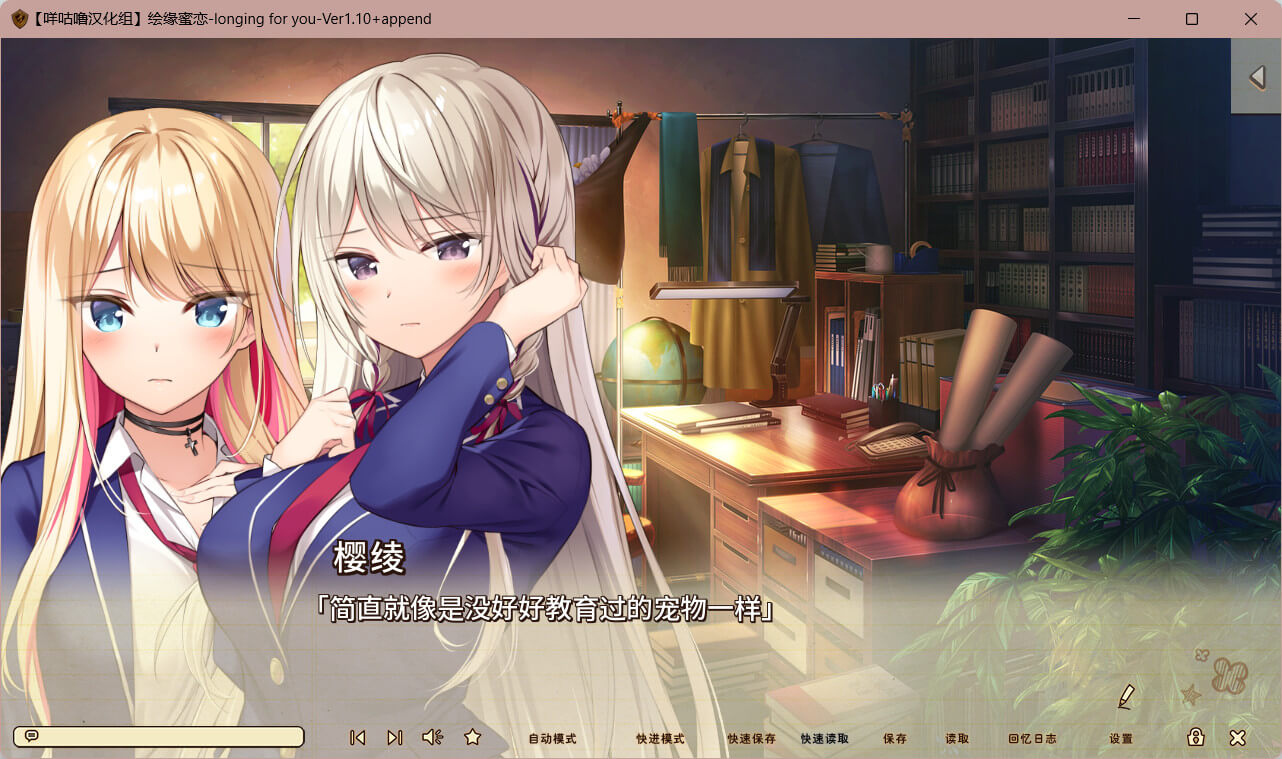Click the speech bubble comment bar
Image resolution: width=1282 pixels, height=759 pixels.
pyautogui.click(x=158, y=737)
